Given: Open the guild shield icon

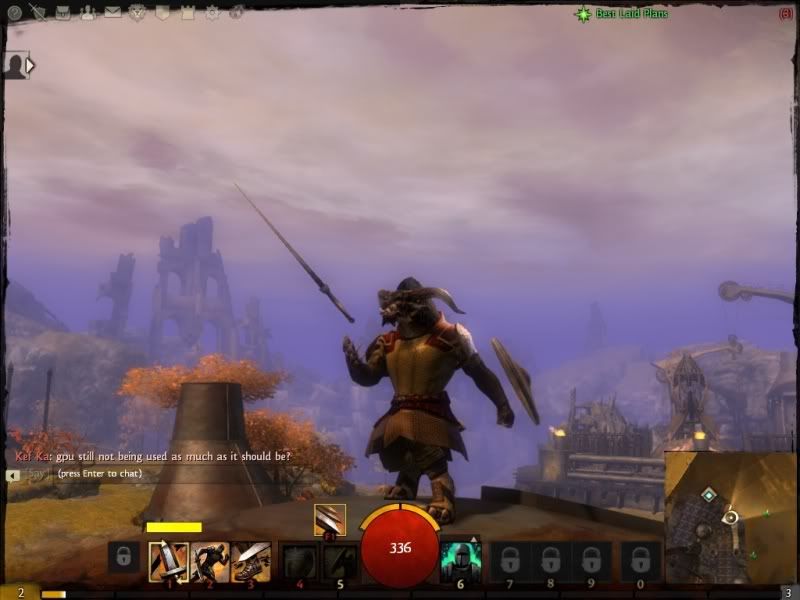Looking at the screenshot, I should point(162,13).
